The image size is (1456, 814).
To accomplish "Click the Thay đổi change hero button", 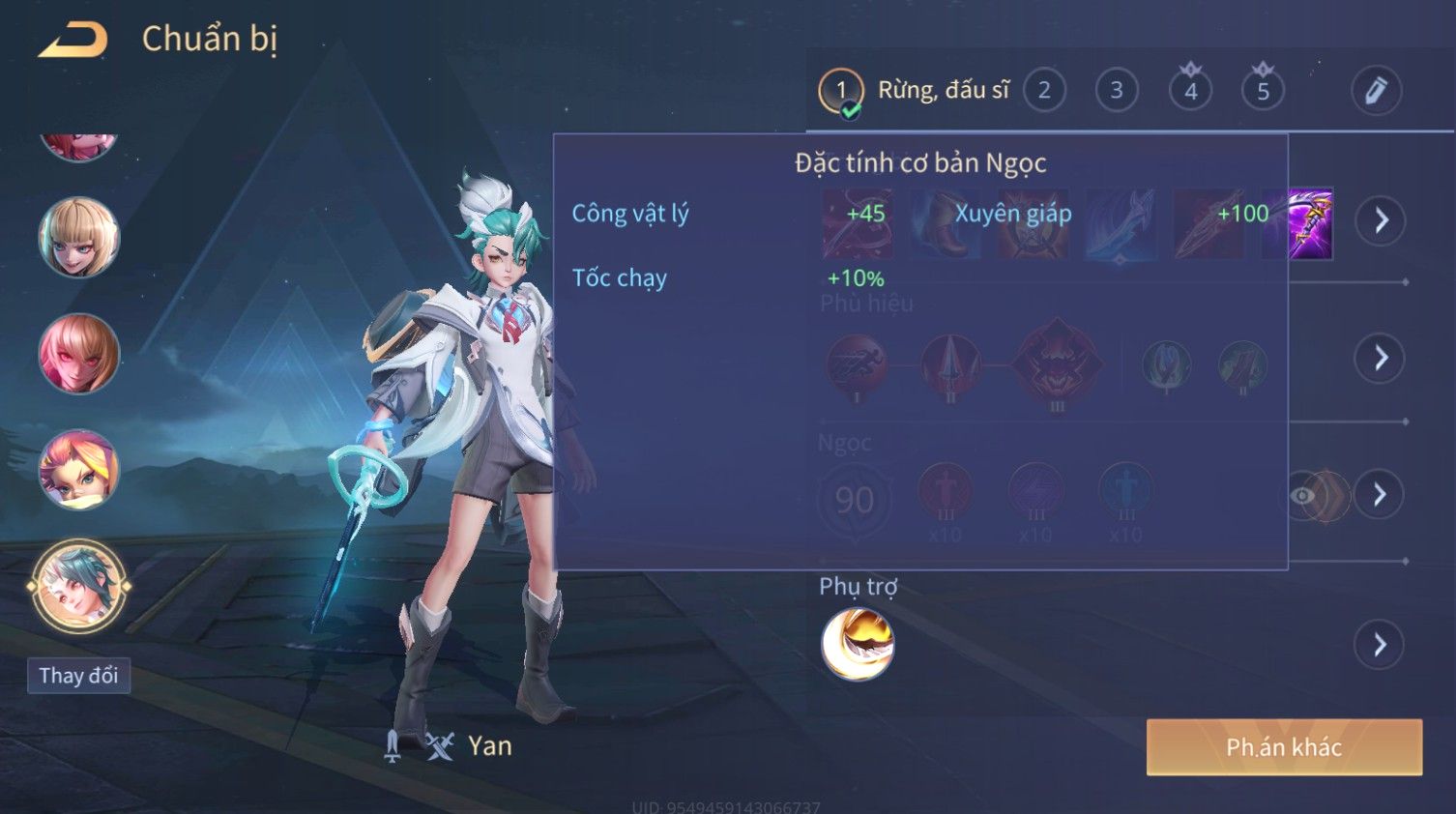I will (x=78, y=676).
